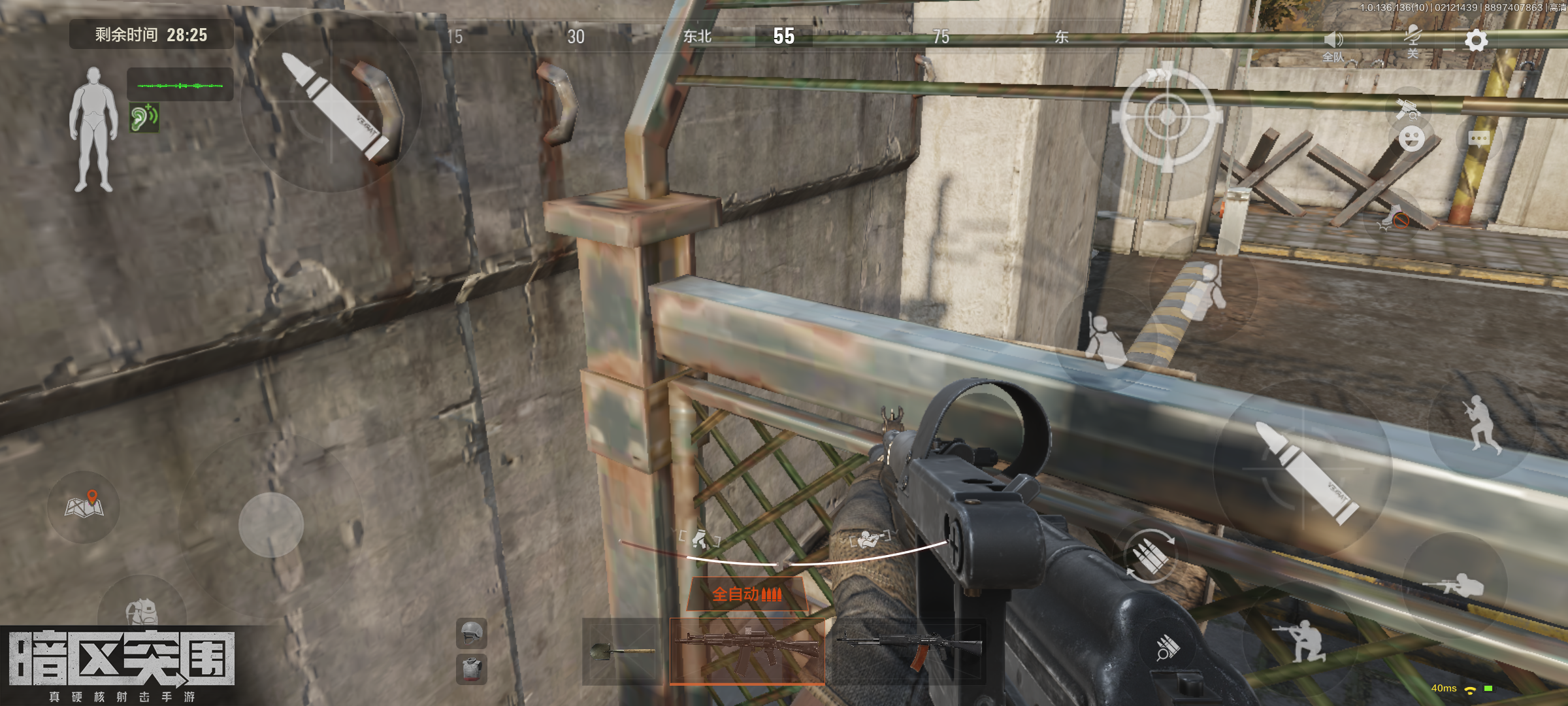The height and width of the screenshot is (706, 1568).
Task: Switch to the black rifle with orange magazine
Action: (910, 648)
